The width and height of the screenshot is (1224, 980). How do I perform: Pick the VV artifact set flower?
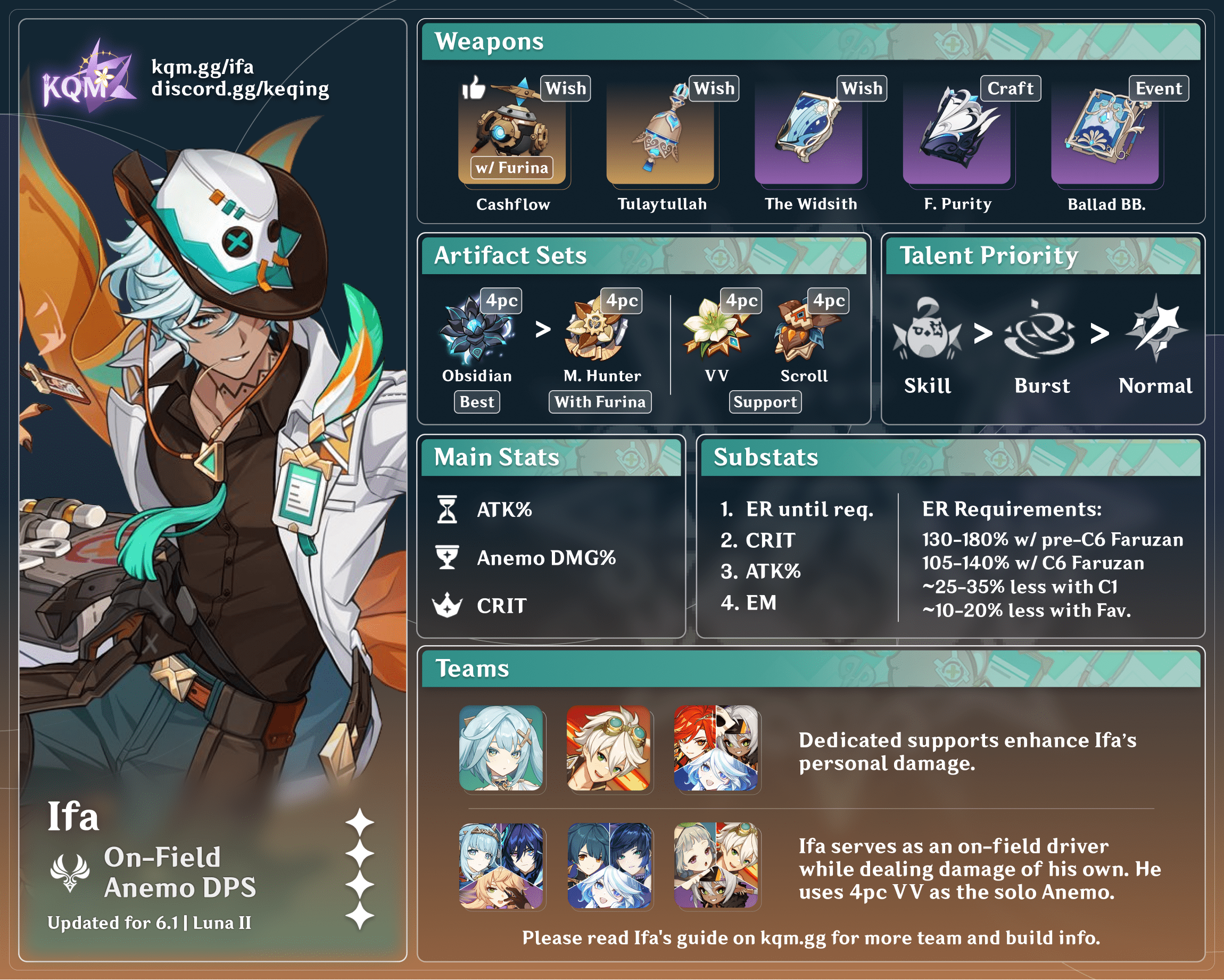[x=716, y=330]
